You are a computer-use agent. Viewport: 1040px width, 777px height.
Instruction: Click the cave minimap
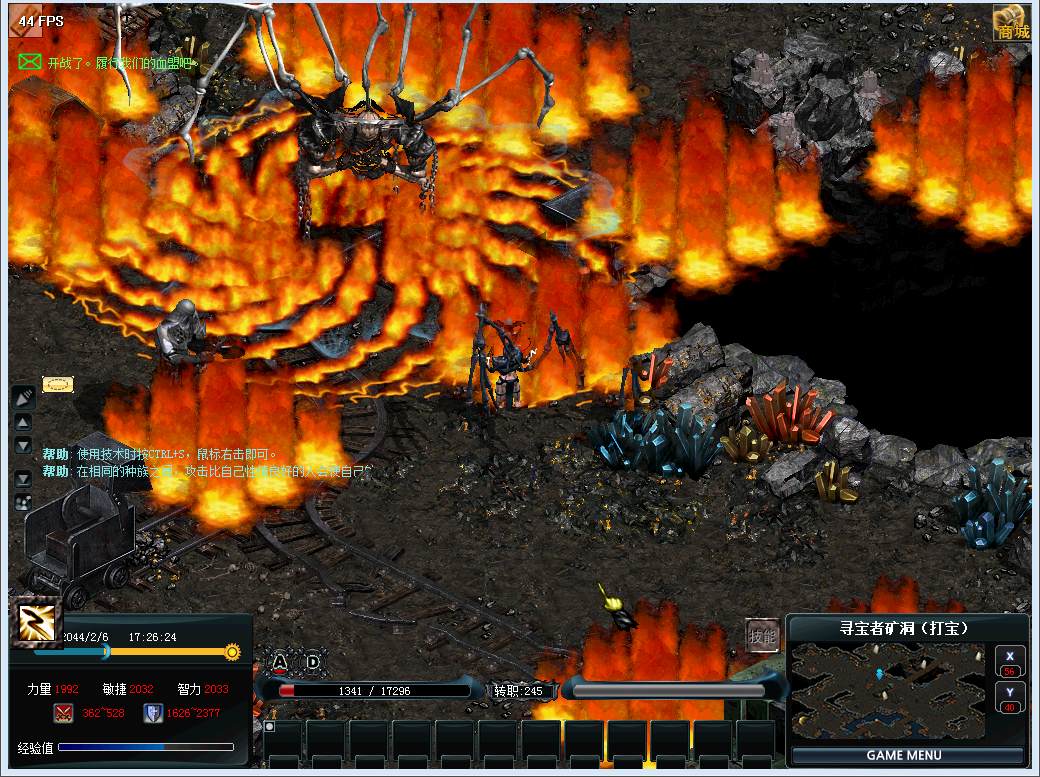[x=888, y=691]
